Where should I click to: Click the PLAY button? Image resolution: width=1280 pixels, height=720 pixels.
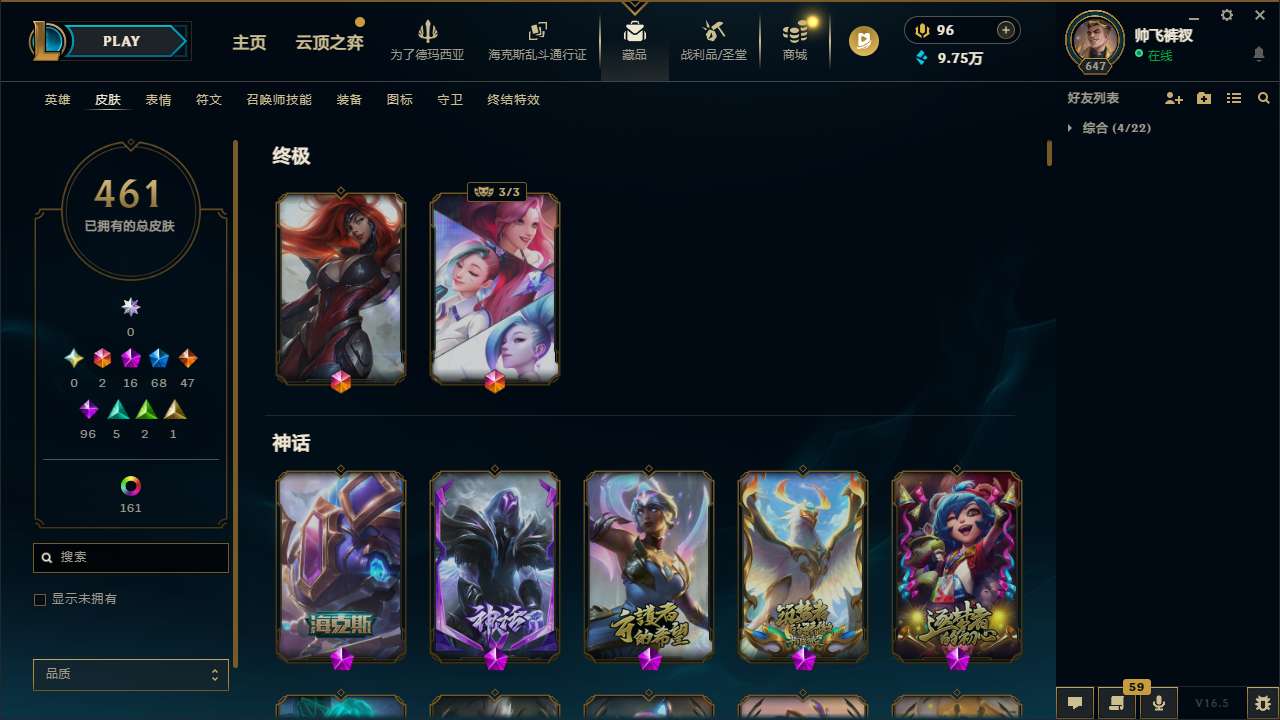[121, 41]
